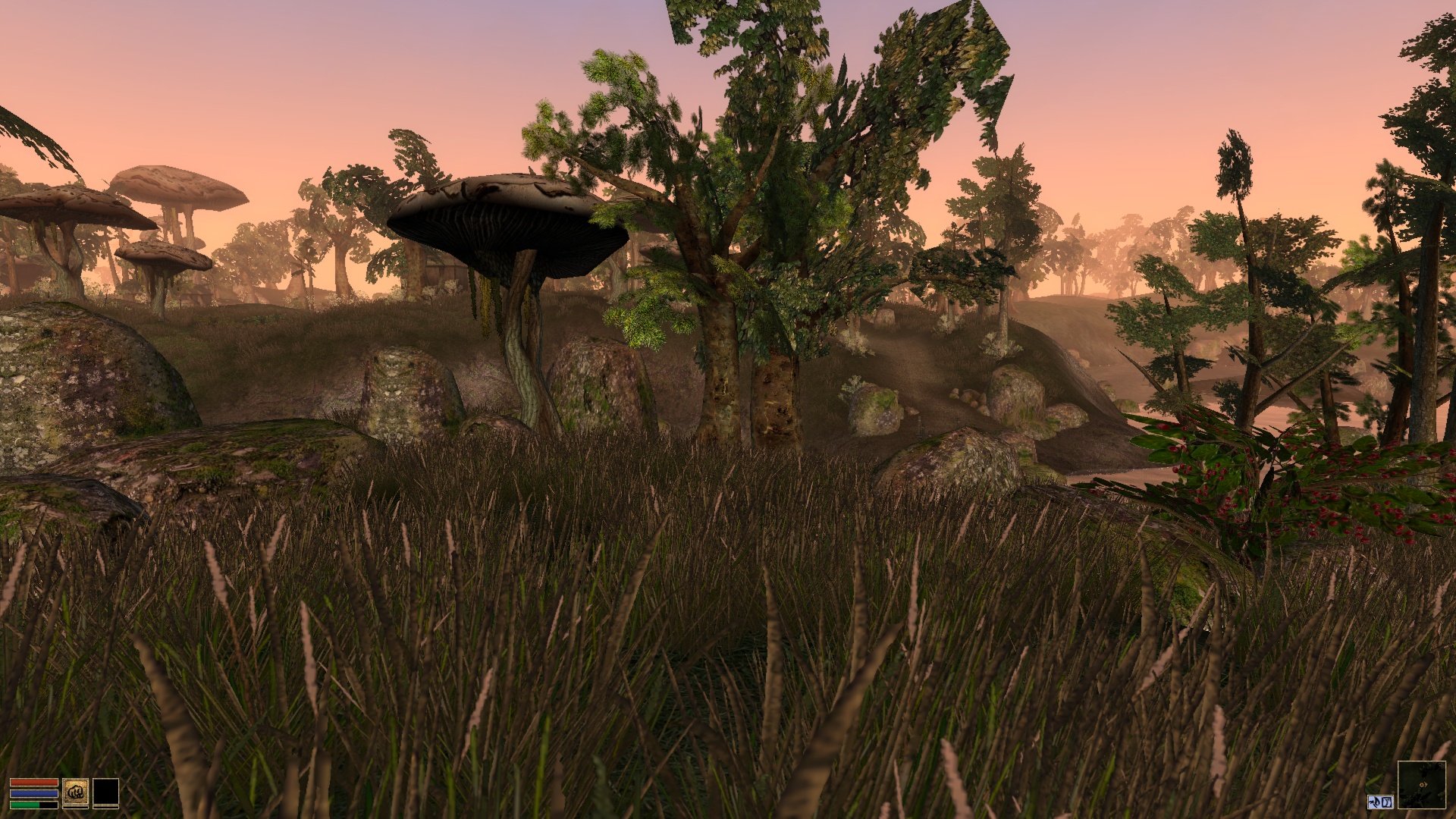Image resolution: width=1456 pixels, height=819 pixels.
Task: Click the leftmost active spell effect icon
Action: pos(1374,802)
